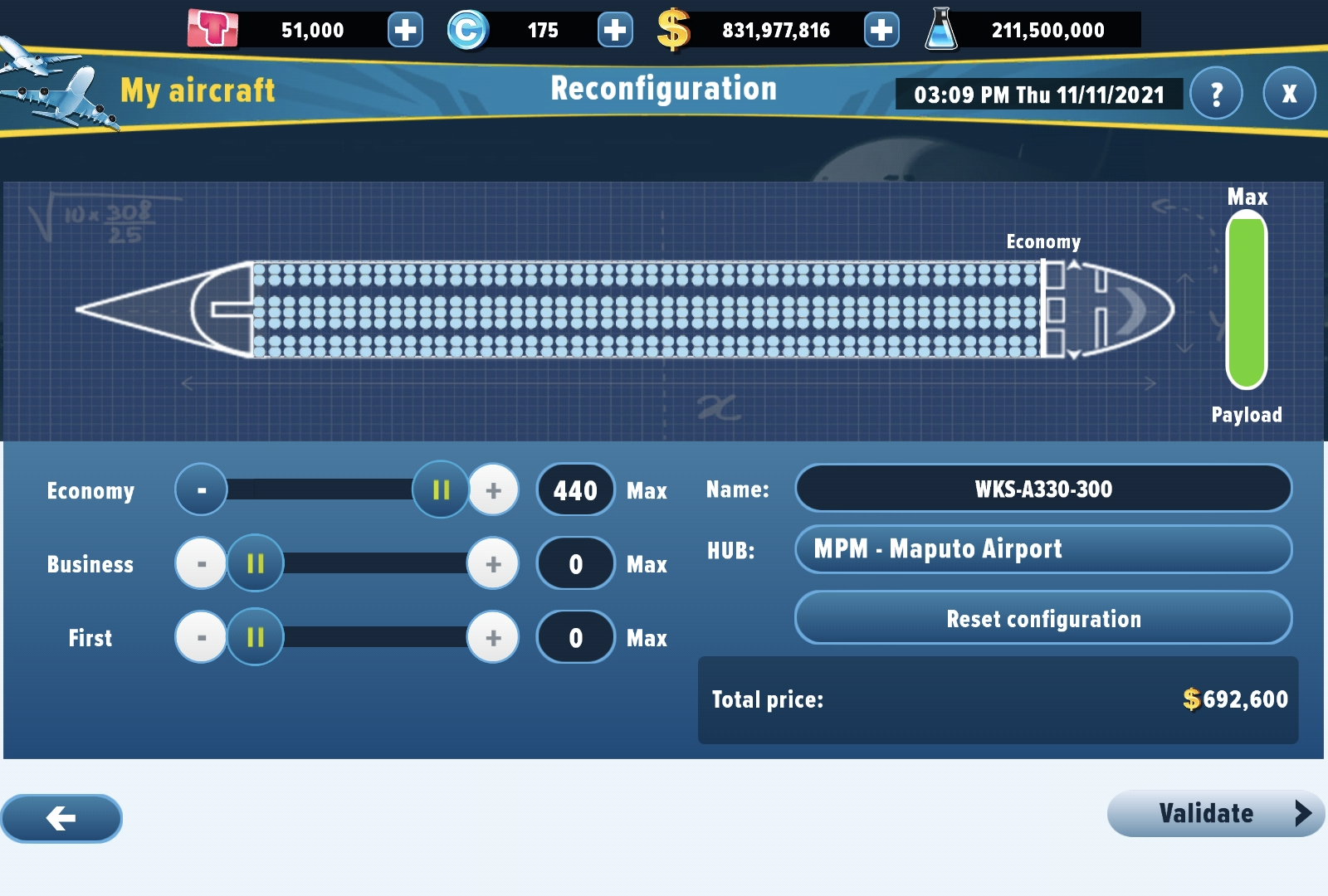The width and height of the screenshot is (1328, 896).
Task: Increase Business seats with plus button
Action: click(494, 564)
